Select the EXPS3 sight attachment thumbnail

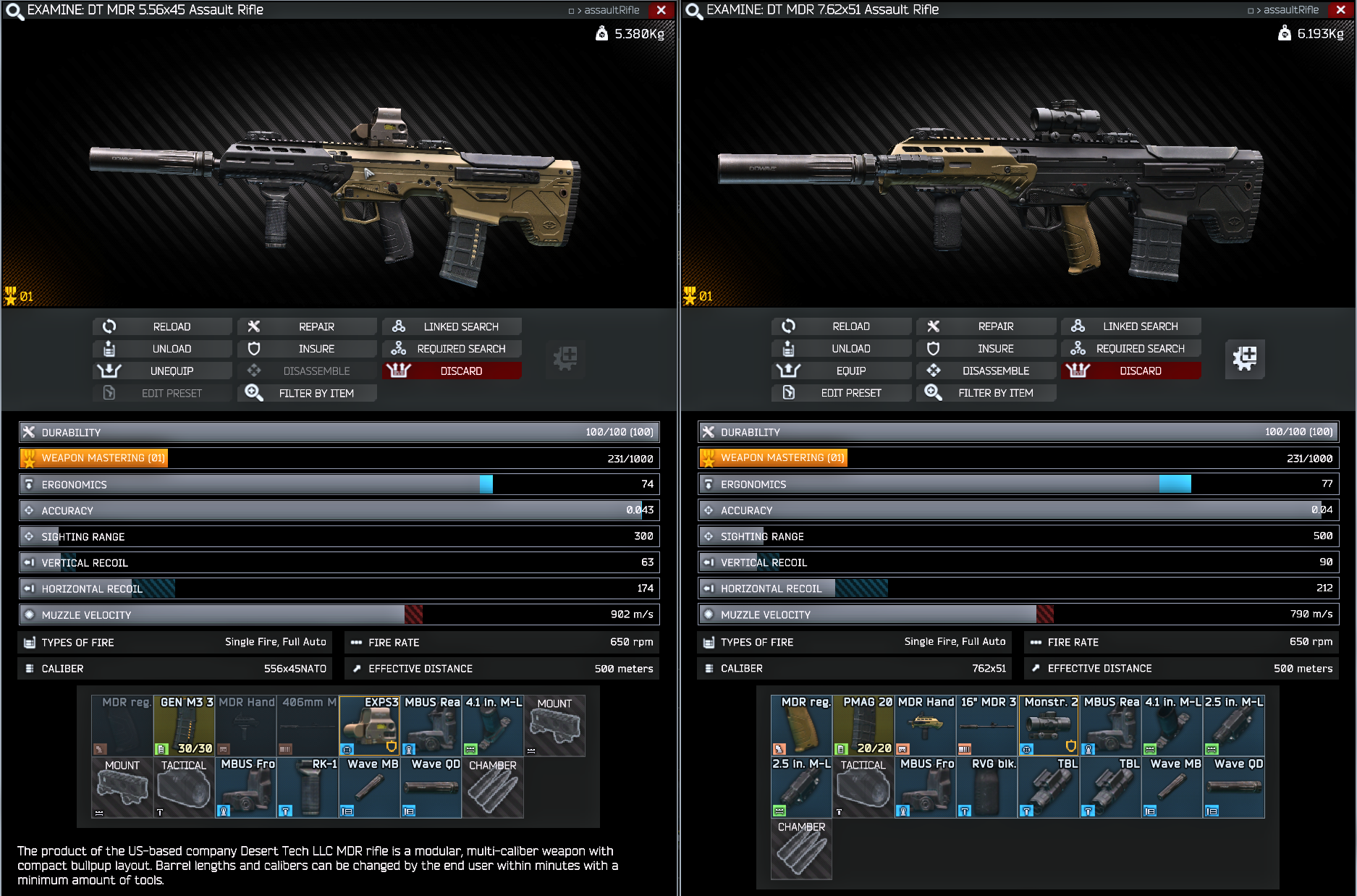(369, 724)
